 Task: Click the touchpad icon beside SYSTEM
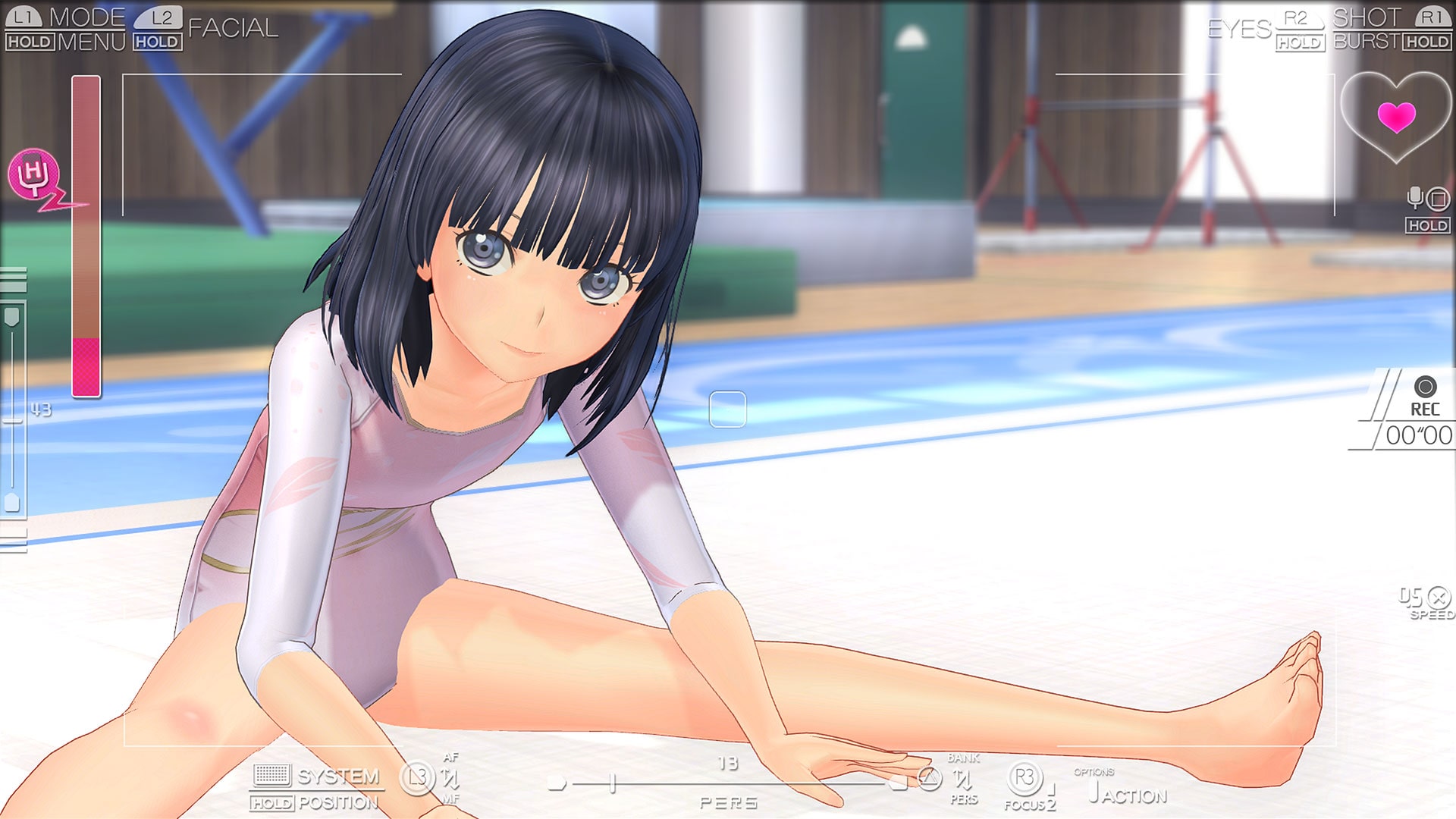click(271, 775)
